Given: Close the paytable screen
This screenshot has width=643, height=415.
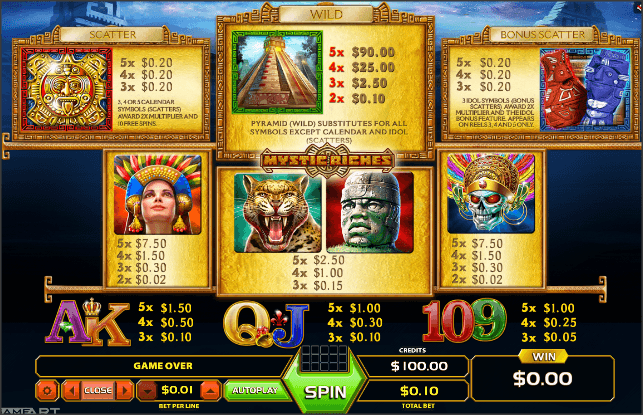Looking at the screenshot, I should 98,390.
